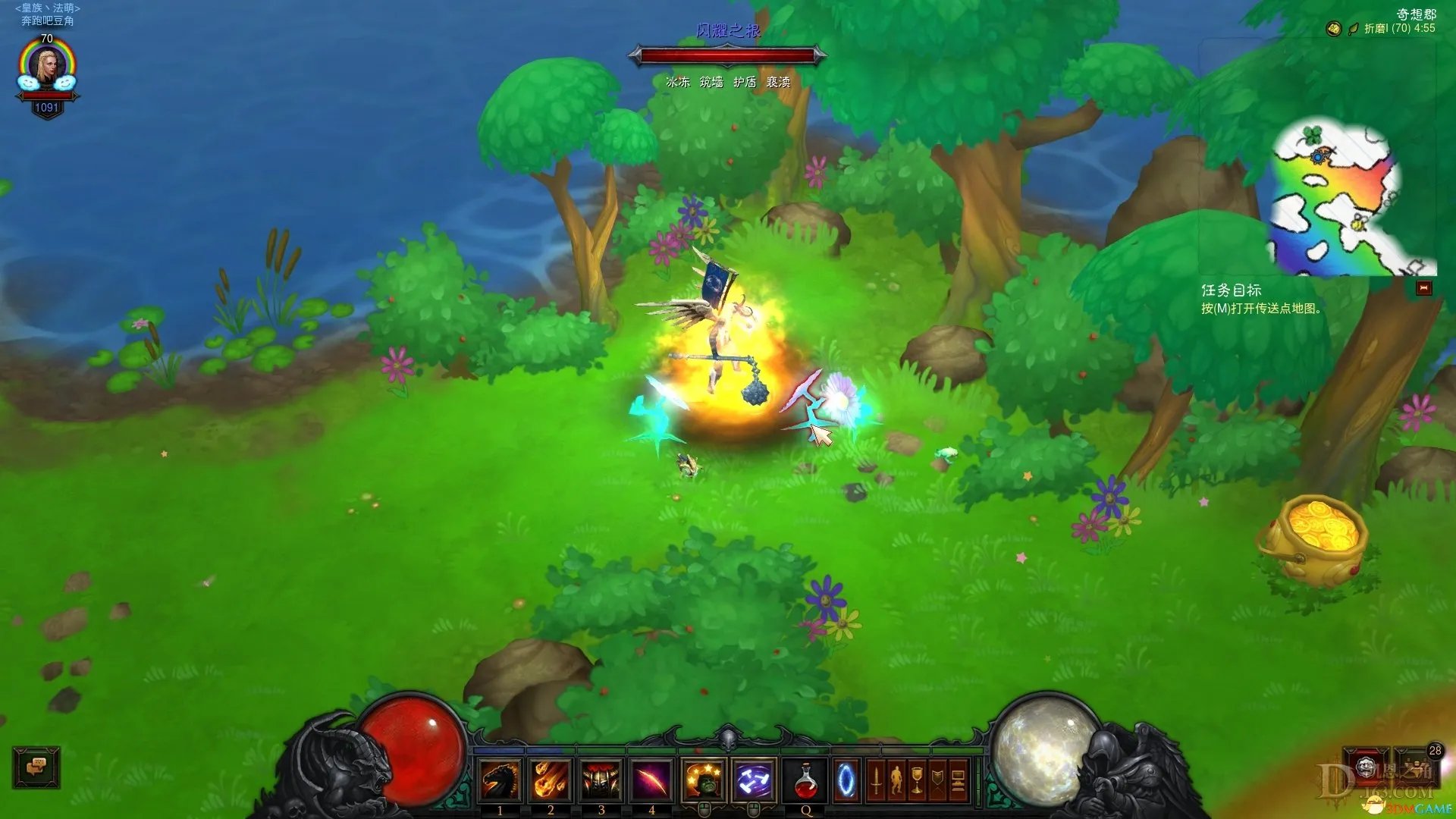Screen dimensions: 1456x819
Task: Open the sword menu button
Action: (876, 780)
